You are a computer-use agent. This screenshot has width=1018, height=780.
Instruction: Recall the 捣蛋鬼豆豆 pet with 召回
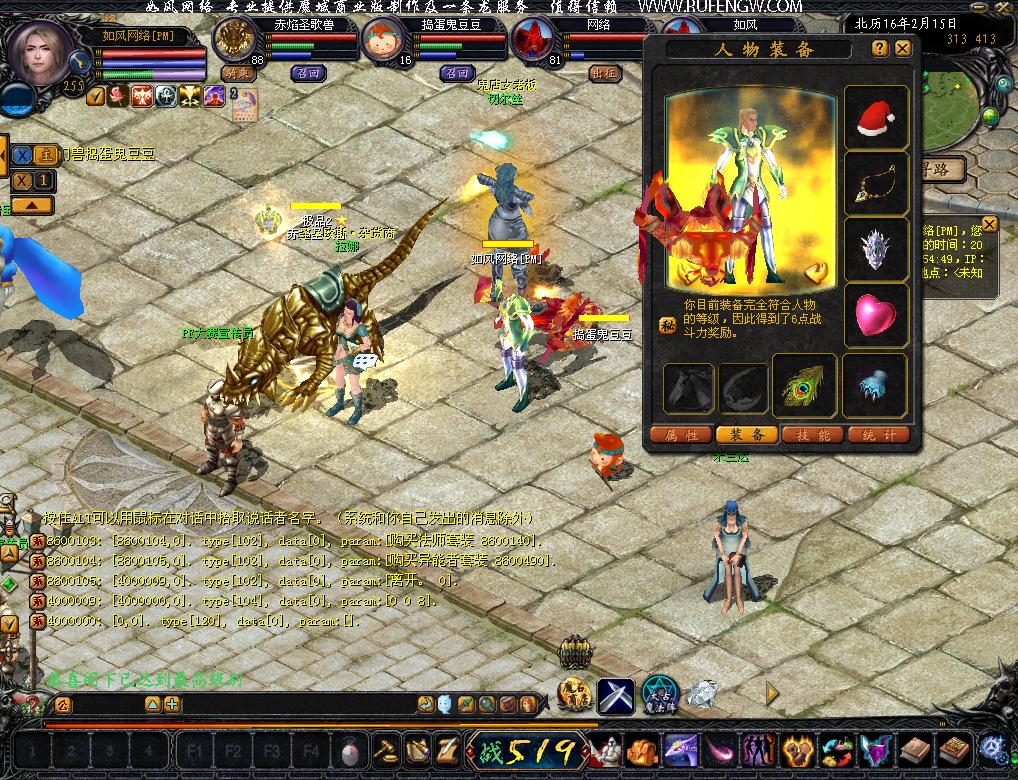click(x=457, y=73)
